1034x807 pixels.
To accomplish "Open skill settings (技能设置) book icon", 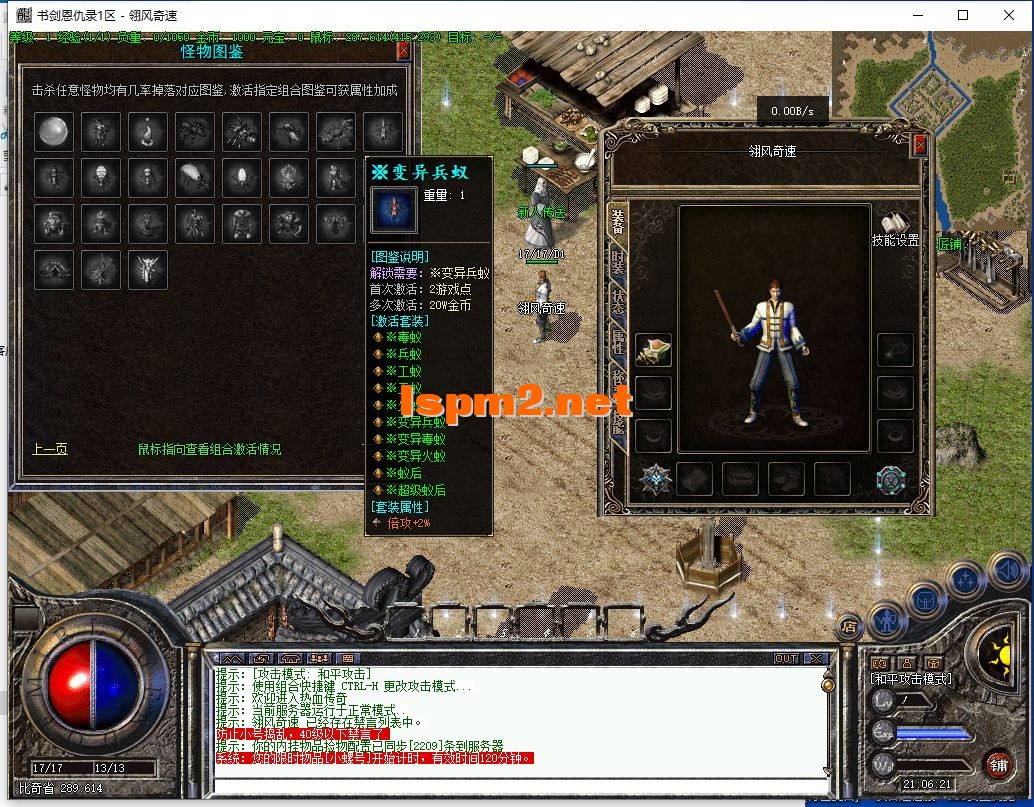I will (x=894, y=222).
